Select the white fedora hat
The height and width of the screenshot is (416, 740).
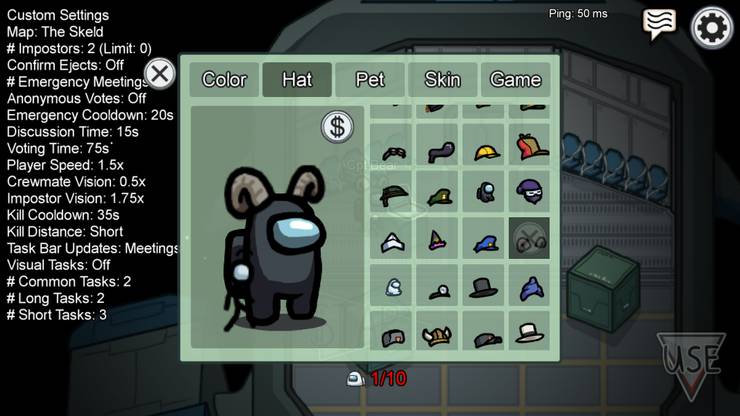click(531, 332)
